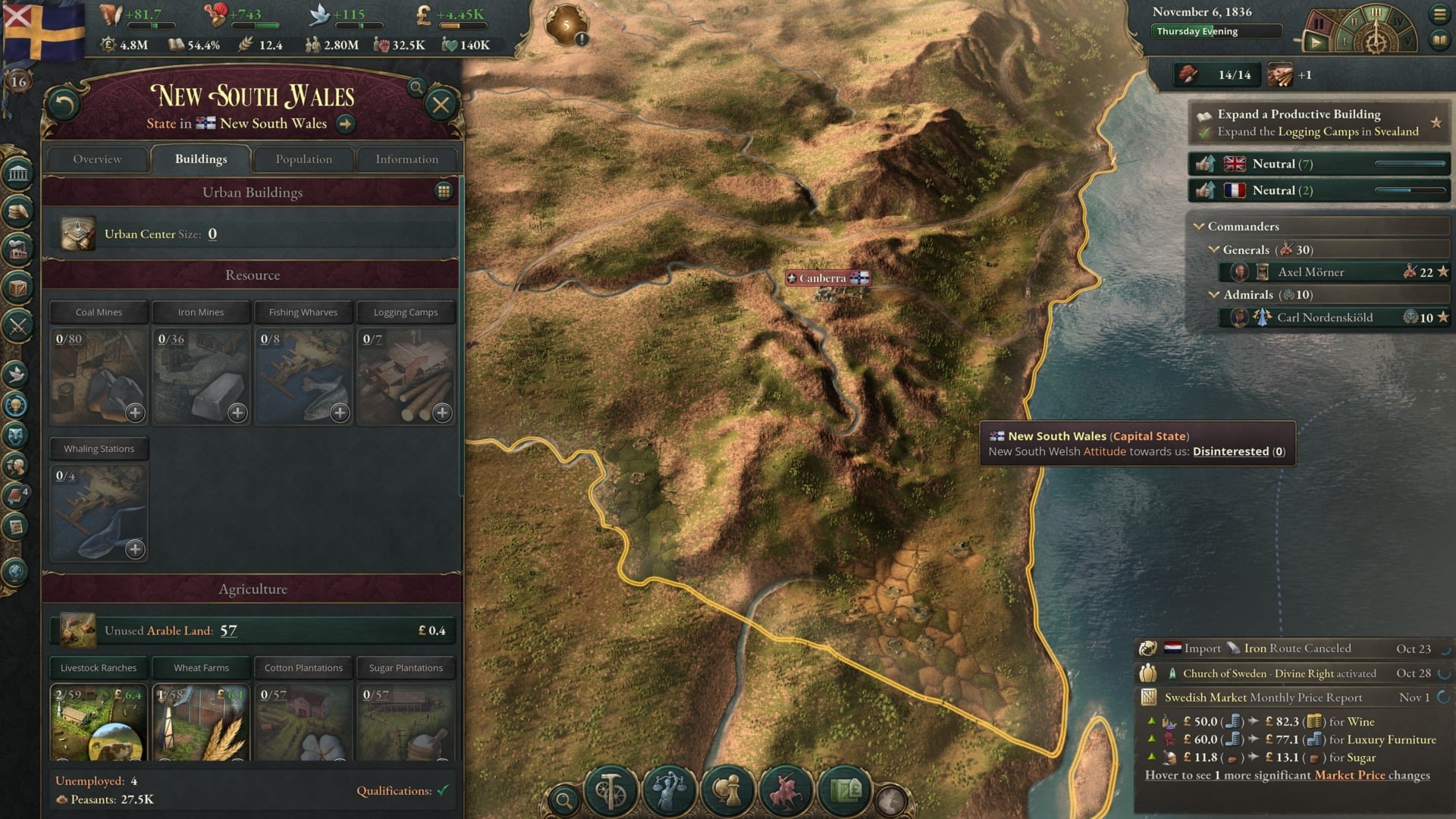This screenshot has width=1456, height=819.
Task: Open the production lens with hammer icon
Action: tap(610, 791)
